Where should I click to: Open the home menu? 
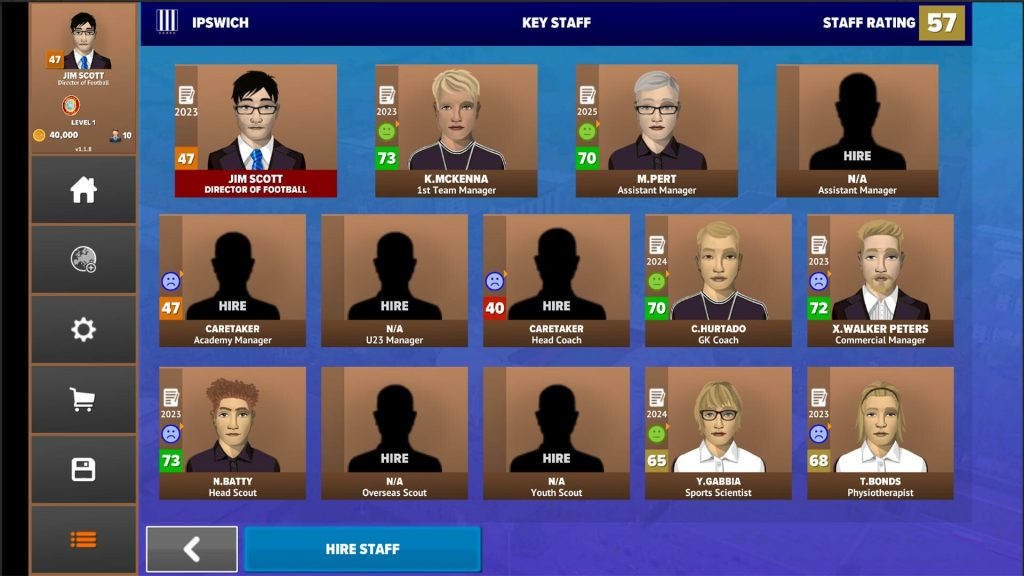[83, 190]
